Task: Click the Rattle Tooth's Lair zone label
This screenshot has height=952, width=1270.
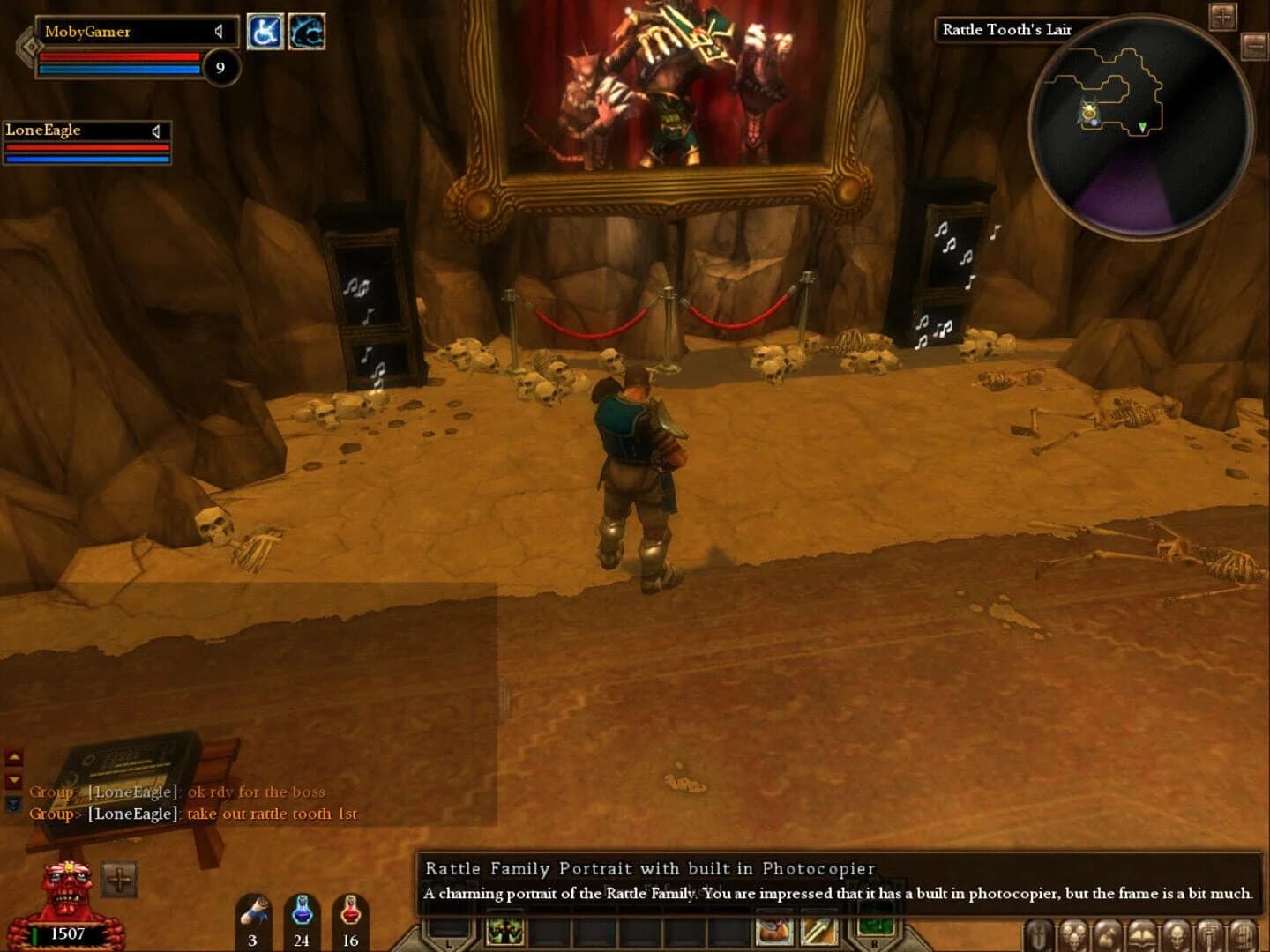Action: click(1006, 29)
